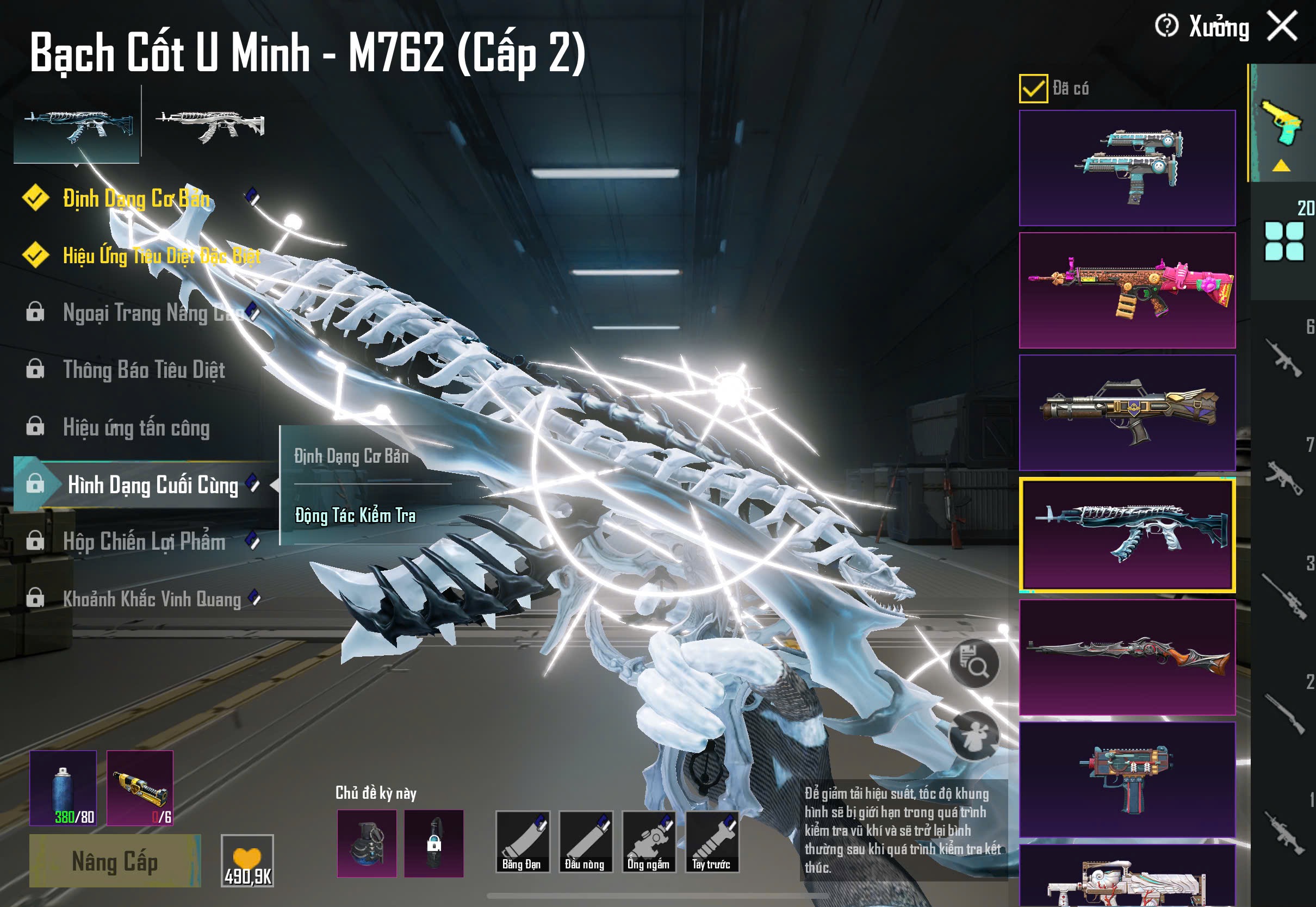Open the Xưởng help info
The width and height of the screenshot is (1316, 907).
pyautogui.click(x=1166, y=26)
